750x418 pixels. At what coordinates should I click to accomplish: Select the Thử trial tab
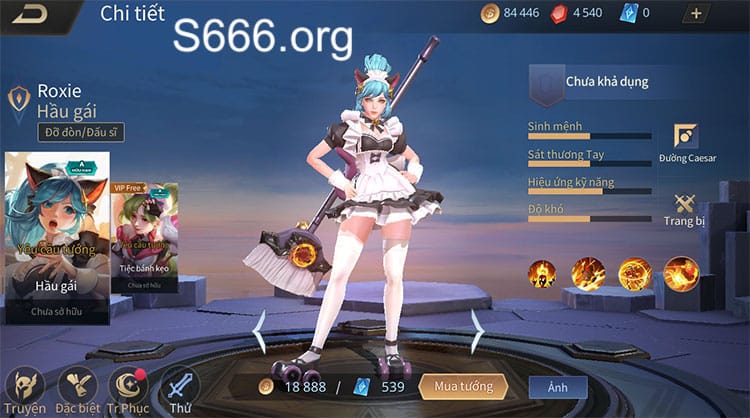click(180, 390)
